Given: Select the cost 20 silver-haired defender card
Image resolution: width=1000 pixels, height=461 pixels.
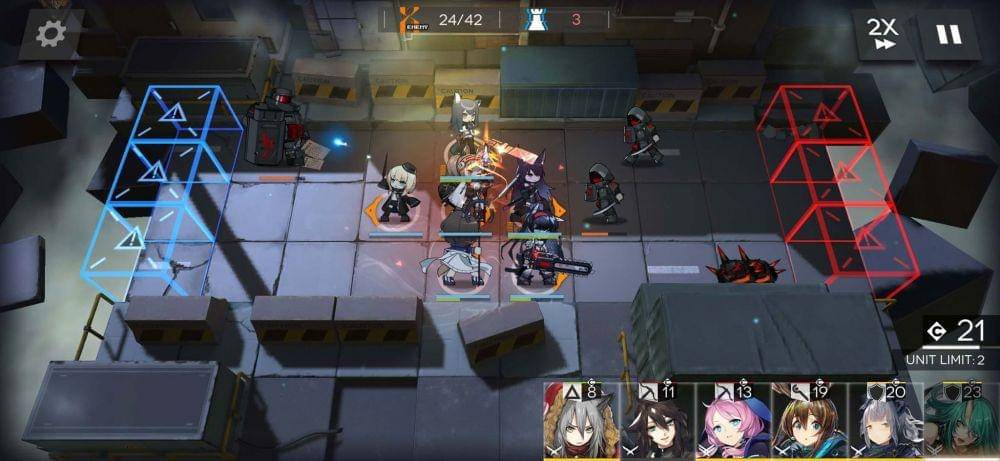Looking at the screenshot, I should click(885, 421).
